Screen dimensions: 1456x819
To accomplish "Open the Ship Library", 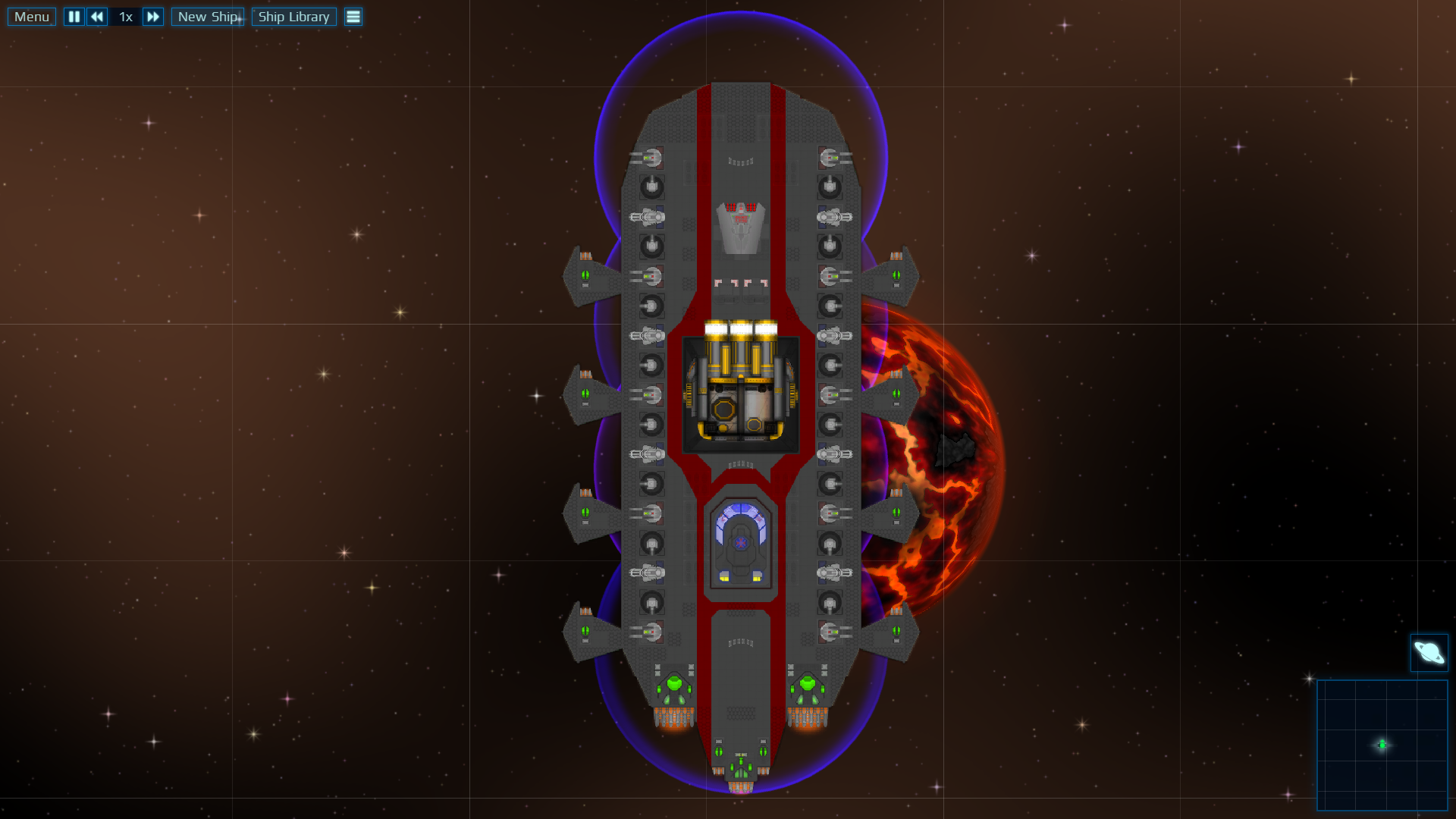I will [293, 17].
